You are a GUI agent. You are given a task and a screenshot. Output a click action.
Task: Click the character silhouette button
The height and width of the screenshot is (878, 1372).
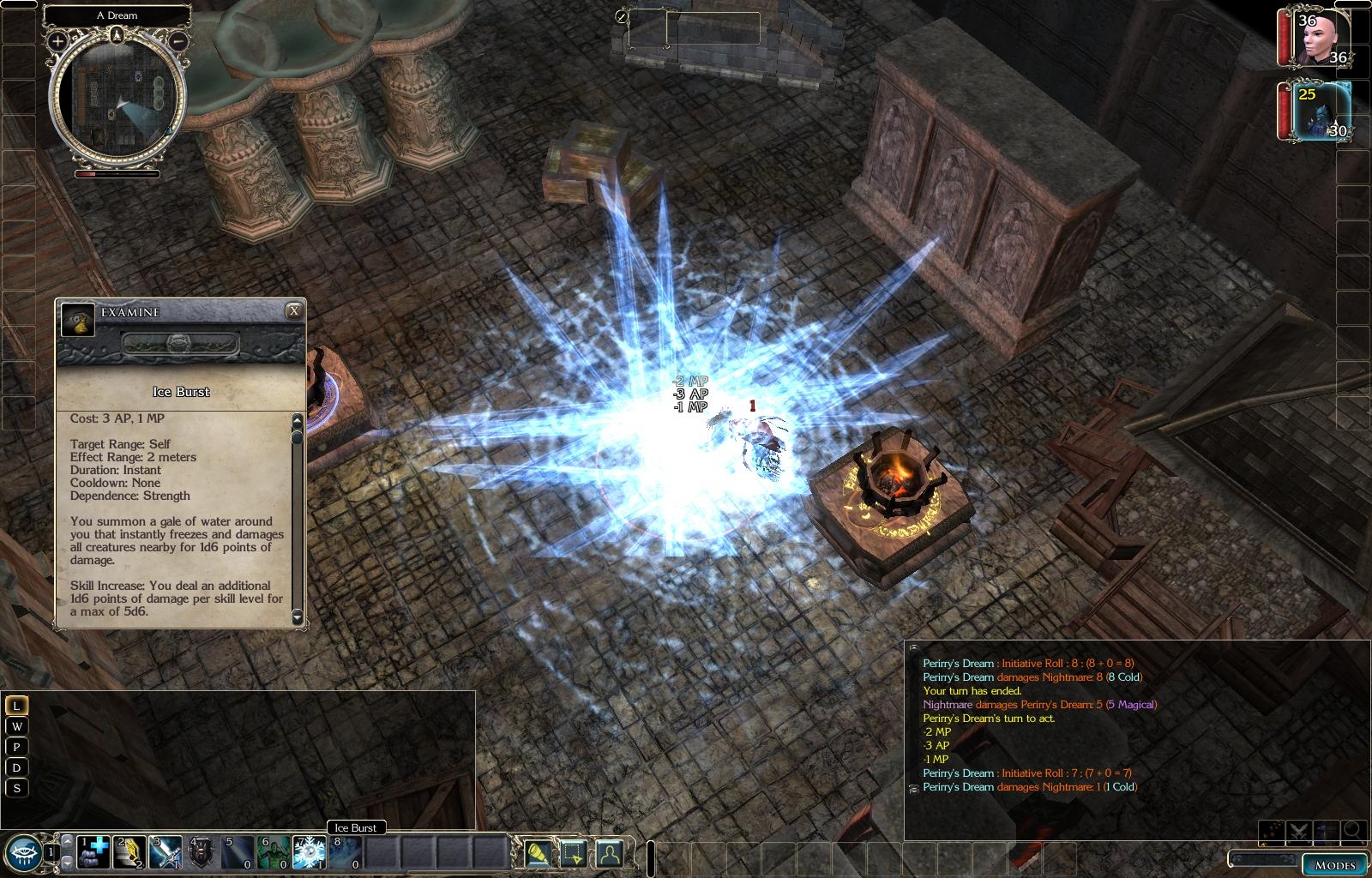click(x=609, y=852)
